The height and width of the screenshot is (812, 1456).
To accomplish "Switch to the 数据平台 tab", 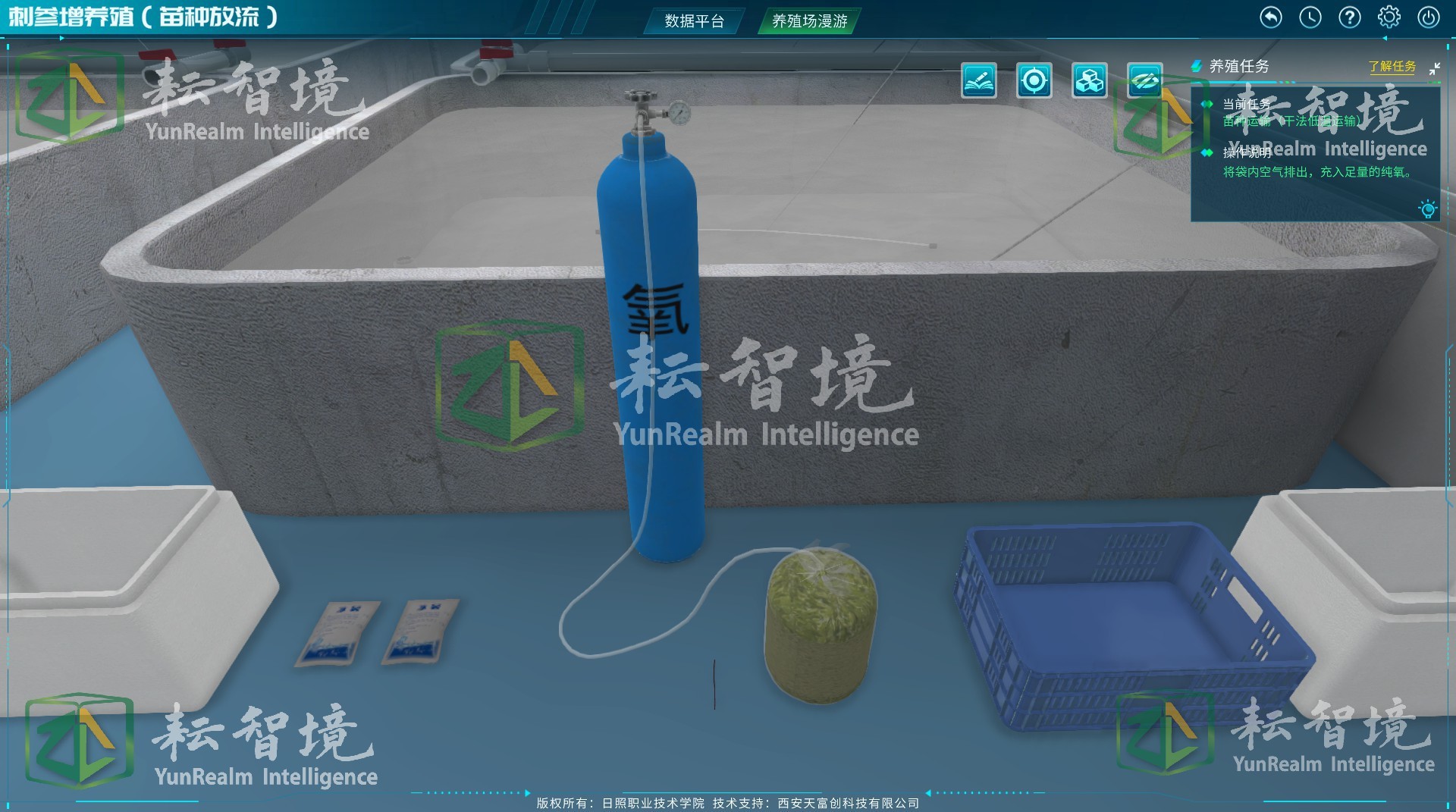I will [693, 22].
